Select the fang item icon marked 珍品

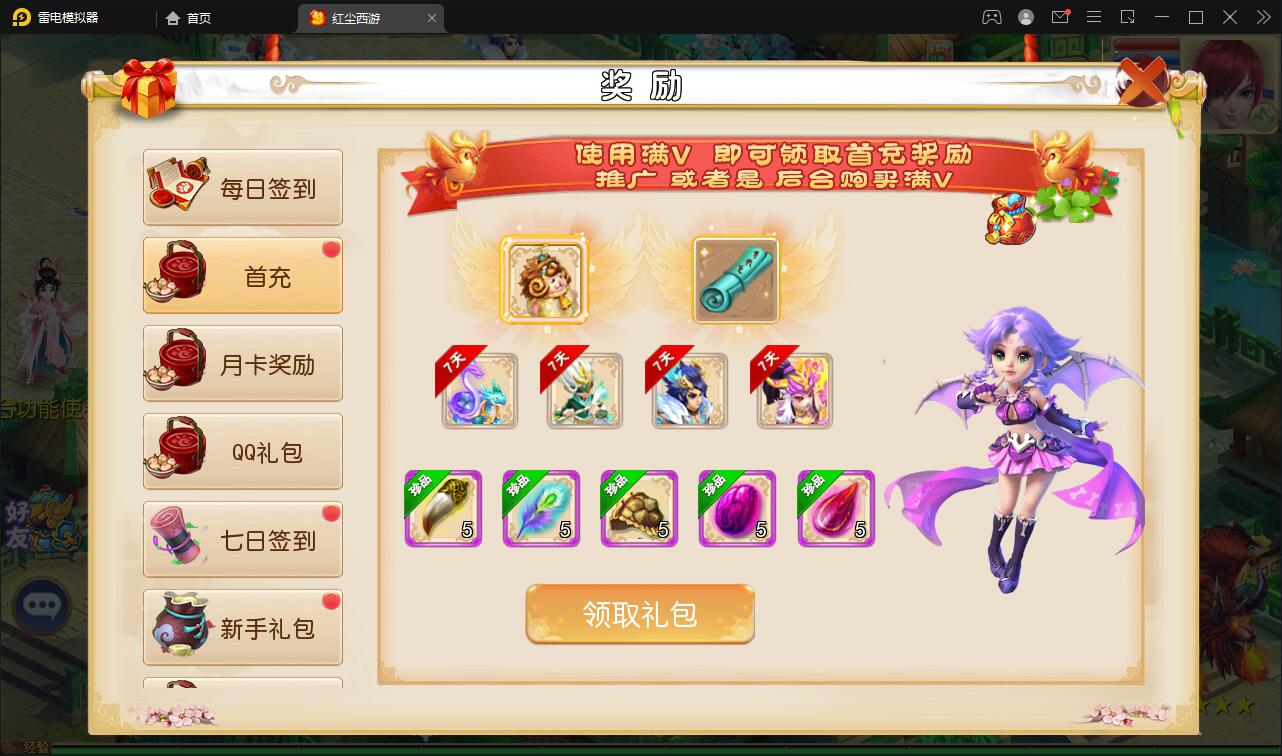[443, 509]
